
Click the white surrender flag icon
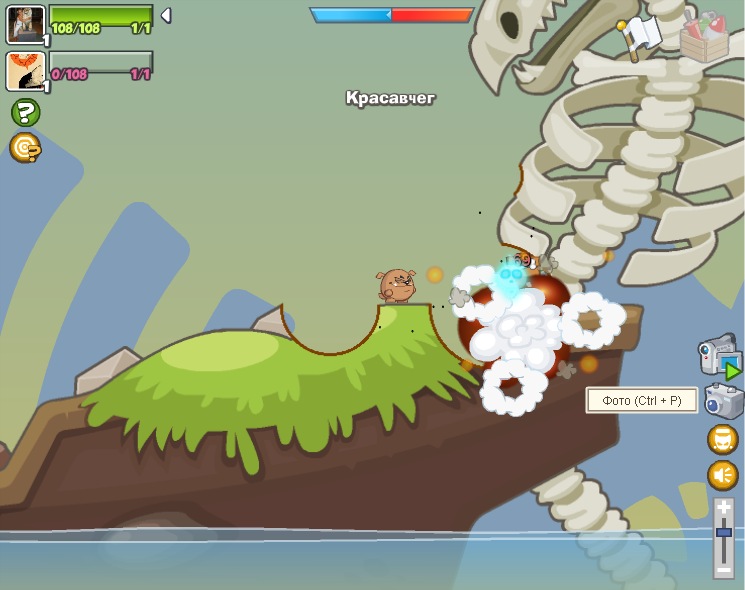(640, 35)
